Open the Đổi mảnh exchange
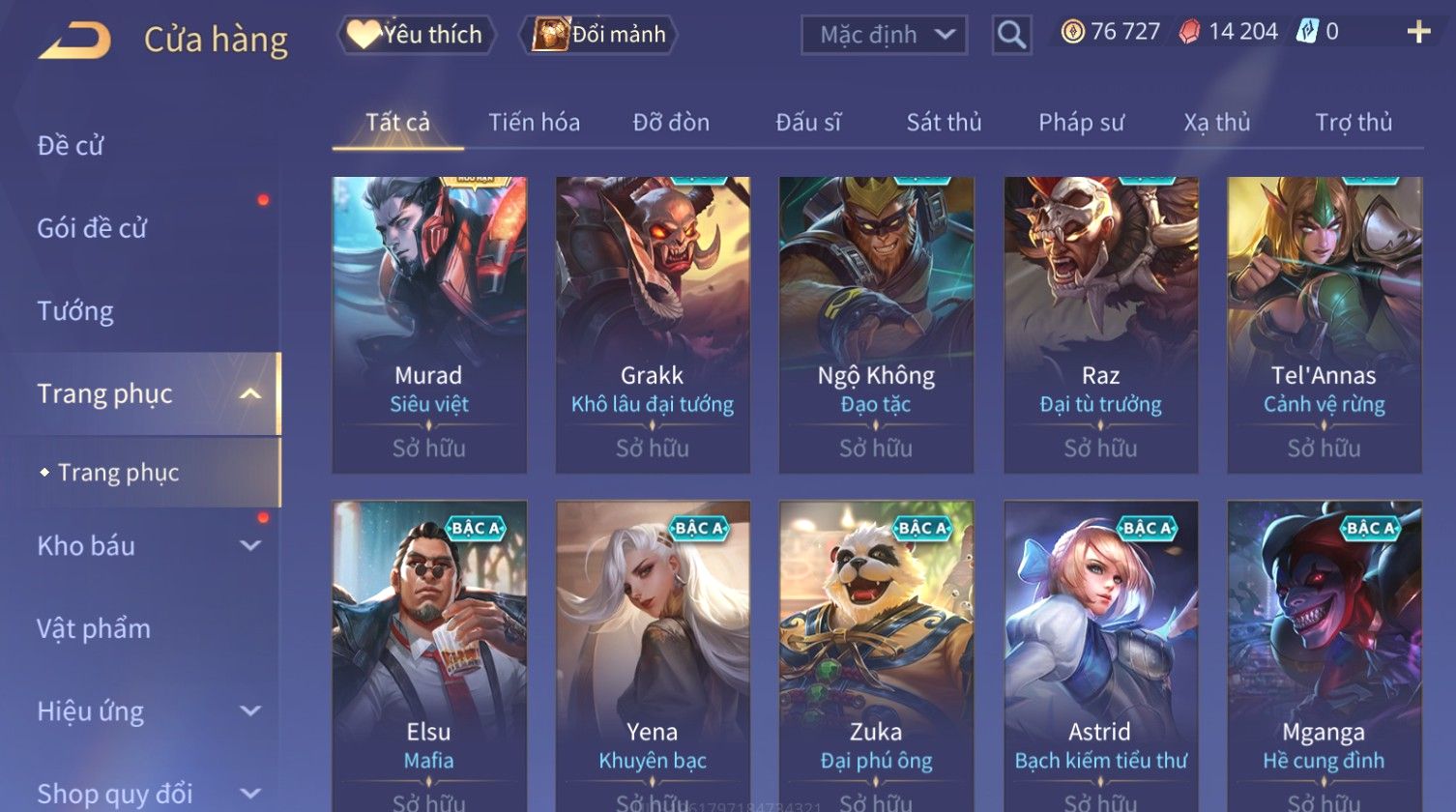Image resolution: width=1456 pixels, height=812 pixels. [600, 35]
